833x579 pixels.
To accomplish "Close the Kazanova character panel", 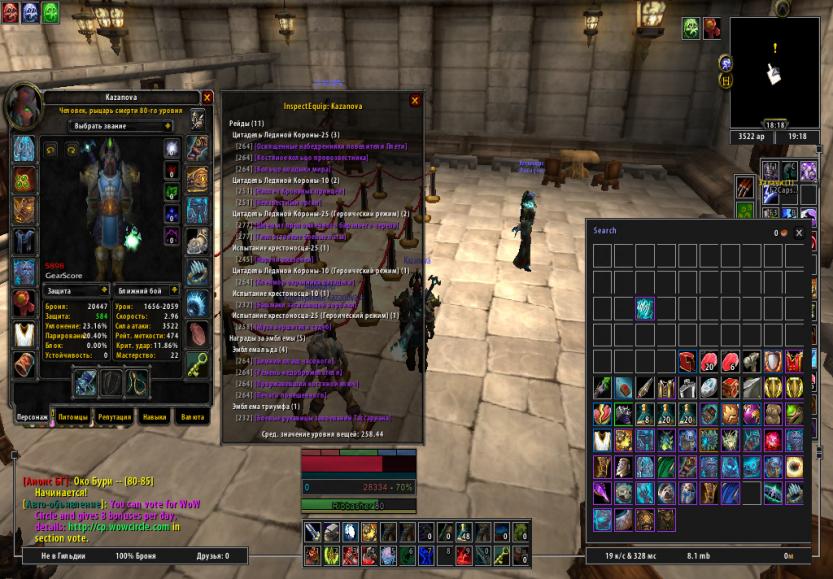I will 207,97.
